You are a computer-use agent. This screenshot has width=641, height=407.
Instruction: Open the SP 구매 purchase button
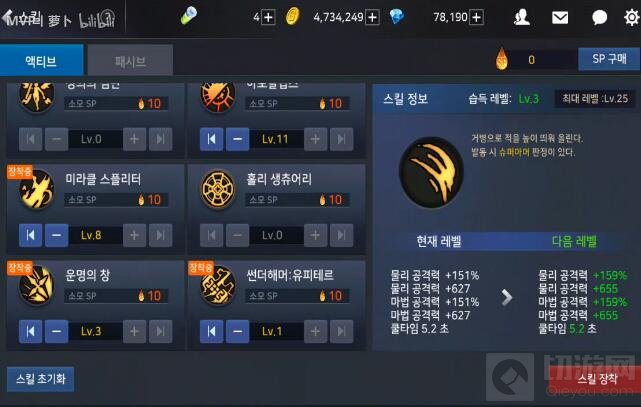pyautogui.click(x=608, y=60)
